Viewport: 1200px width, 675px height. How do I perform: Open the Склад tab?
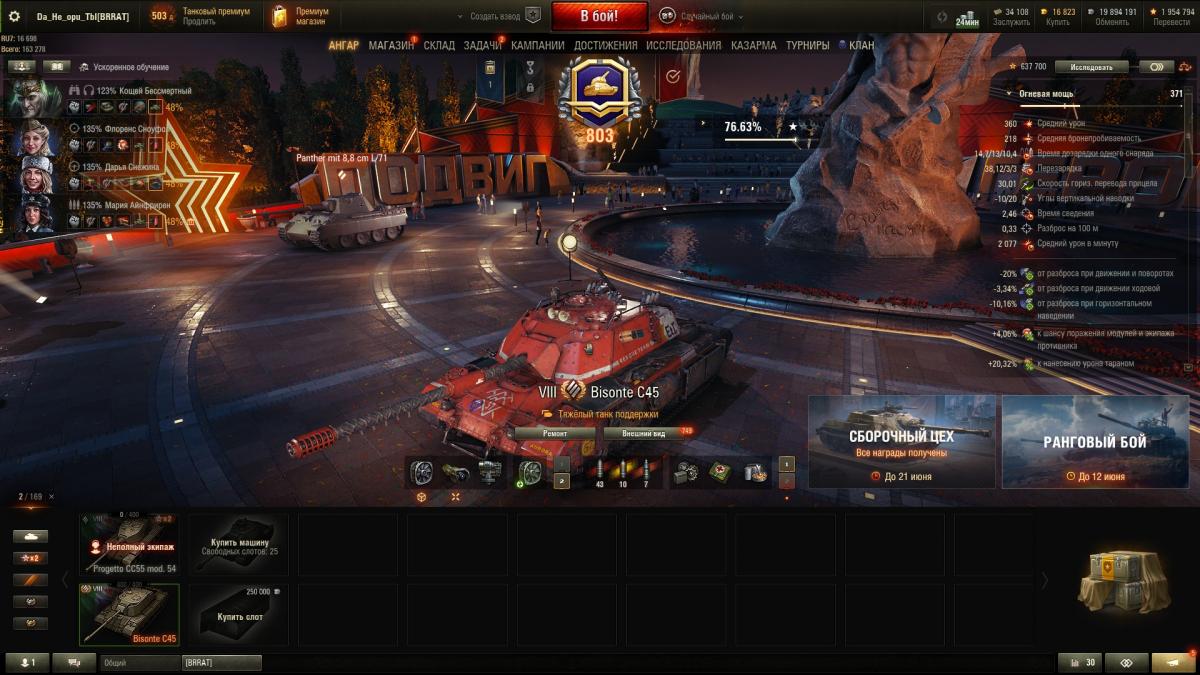[439, 45]
